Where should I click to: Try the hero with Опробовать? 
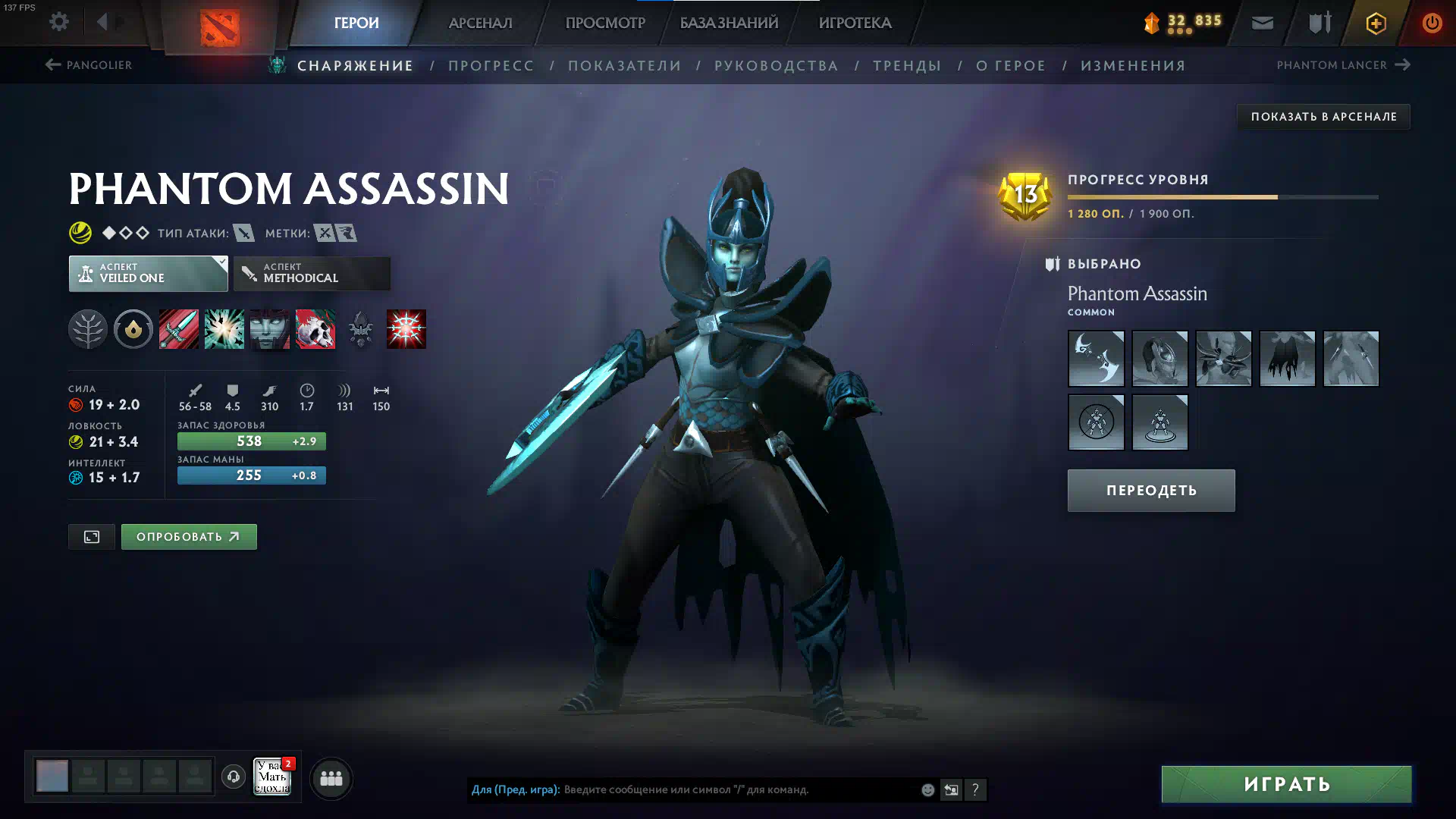[x=189, y=537]
